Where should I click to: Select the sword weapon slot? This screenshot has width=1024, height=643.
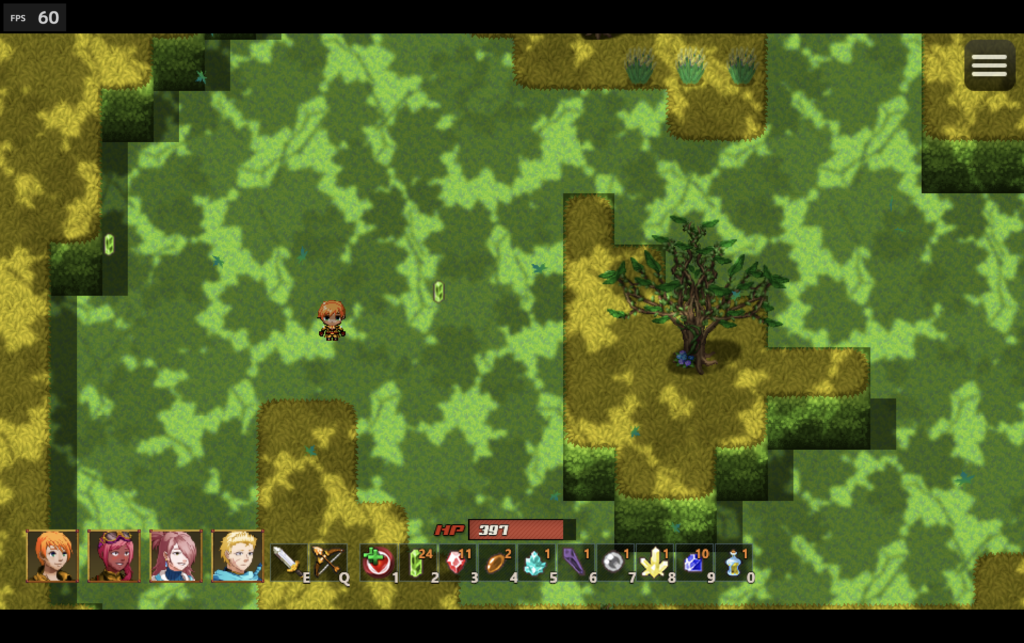point(287,561)
